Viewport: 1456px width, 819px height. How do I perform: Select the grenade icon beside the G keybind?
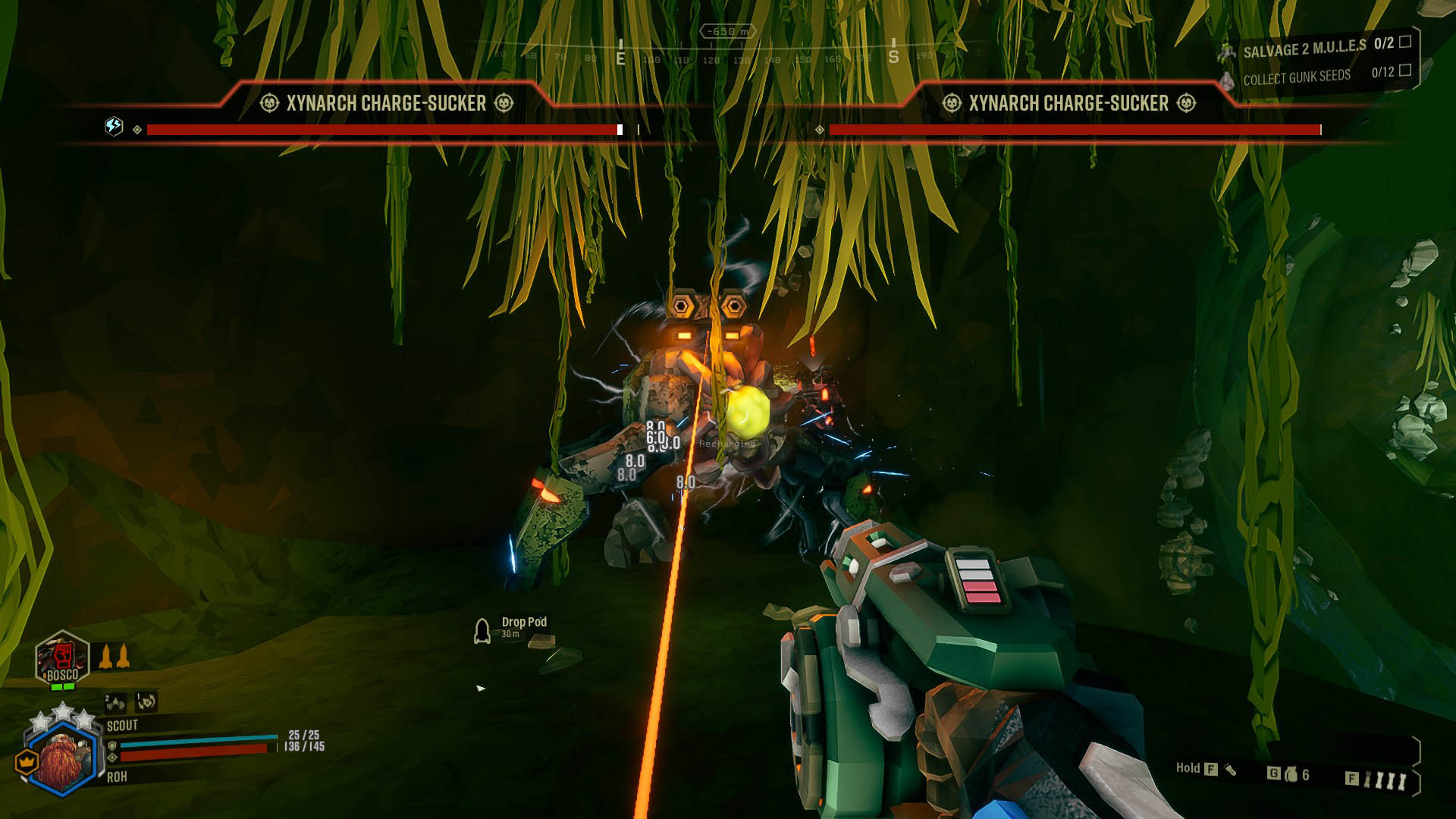(x=1291, y=773)
